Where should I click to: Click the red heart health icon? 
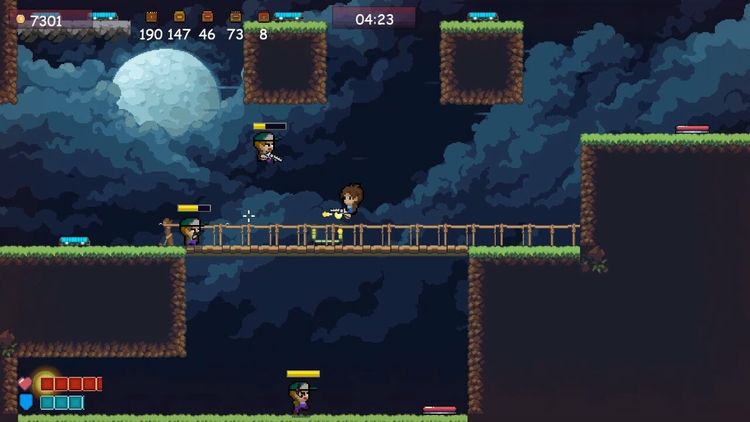(x=25, y=384)
